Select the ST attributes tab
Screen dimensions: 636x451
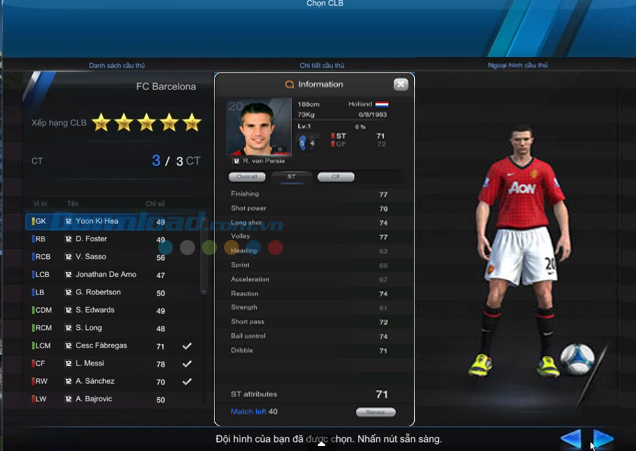coord(292,176)
